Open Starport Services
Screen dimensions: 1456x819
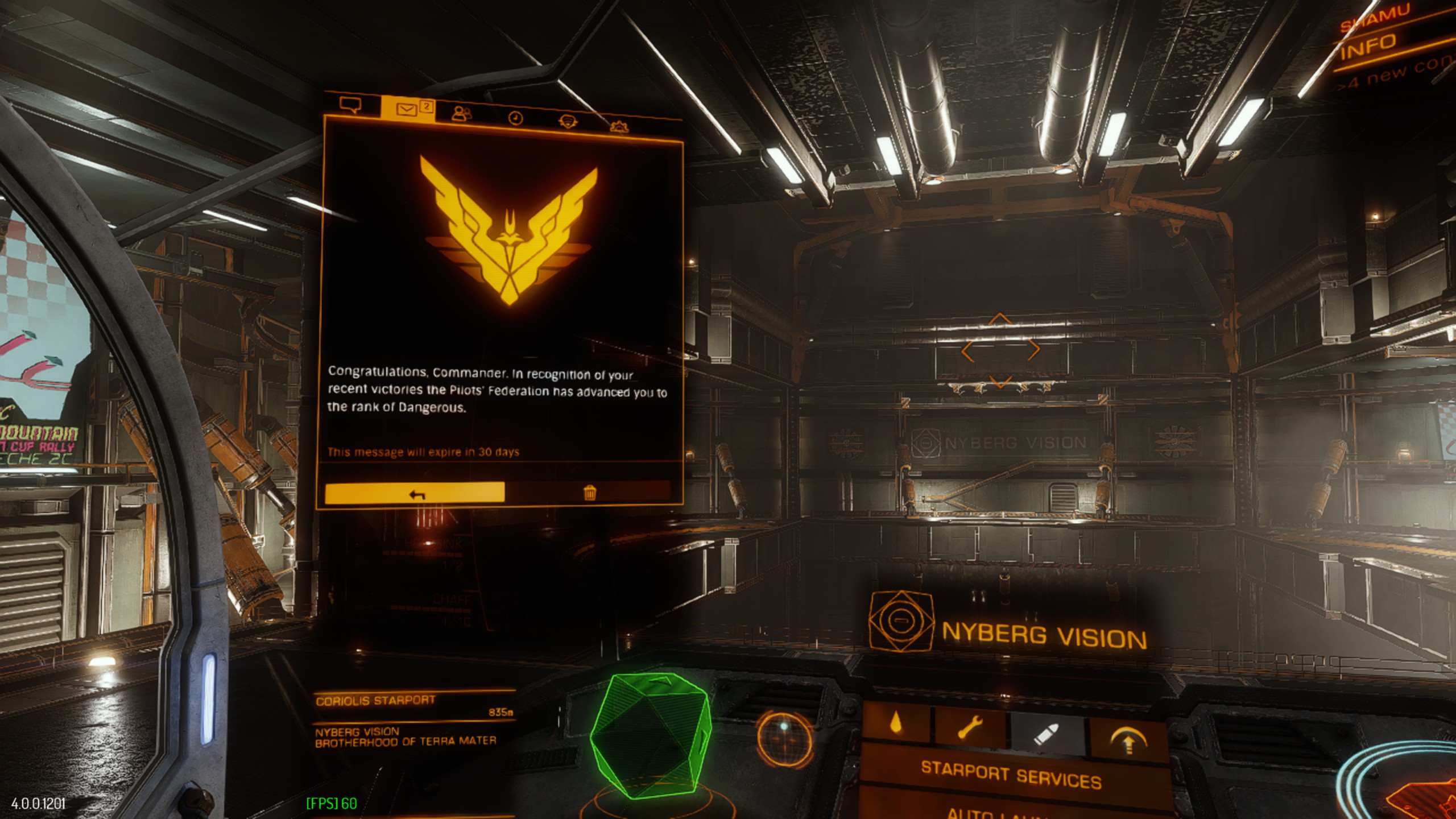[1011, 776]
